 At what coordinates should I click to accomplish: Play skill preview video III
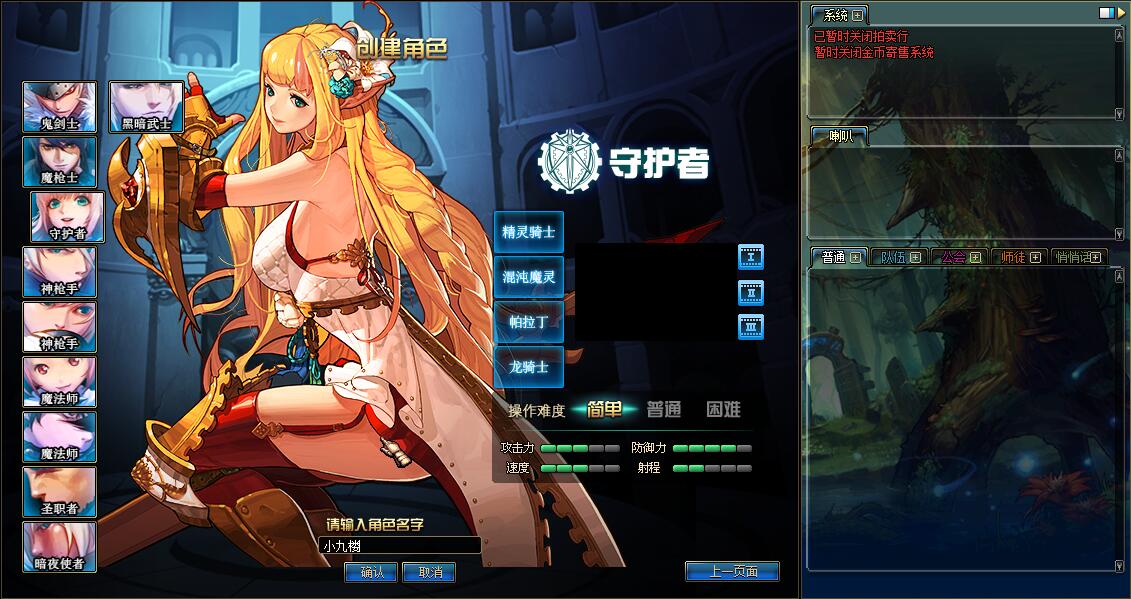pyautogui.click(x=751, y=327)
